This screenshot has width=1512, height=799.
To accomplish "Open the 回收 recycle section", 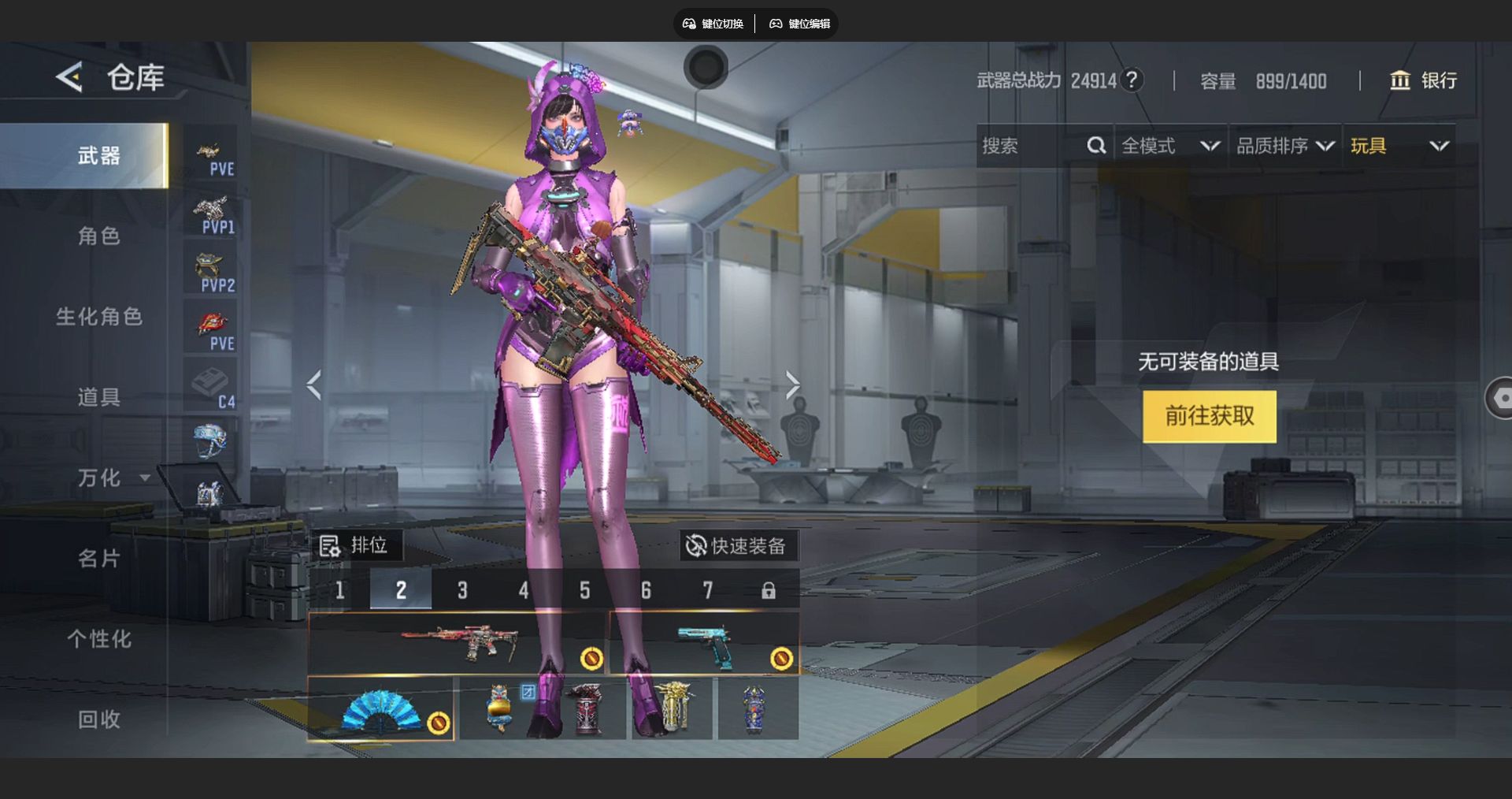I will pyautogui.click(x=98, y=719).
